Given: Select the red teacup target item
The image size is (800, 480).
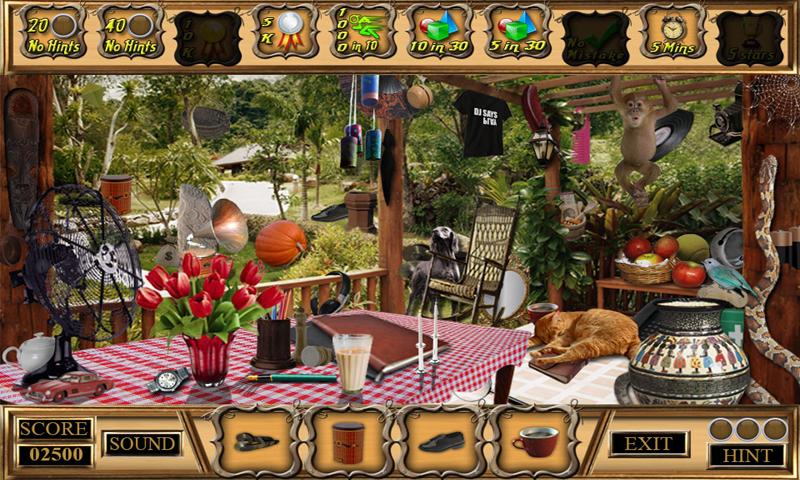Looking at the screenshot, I should 534,441.
